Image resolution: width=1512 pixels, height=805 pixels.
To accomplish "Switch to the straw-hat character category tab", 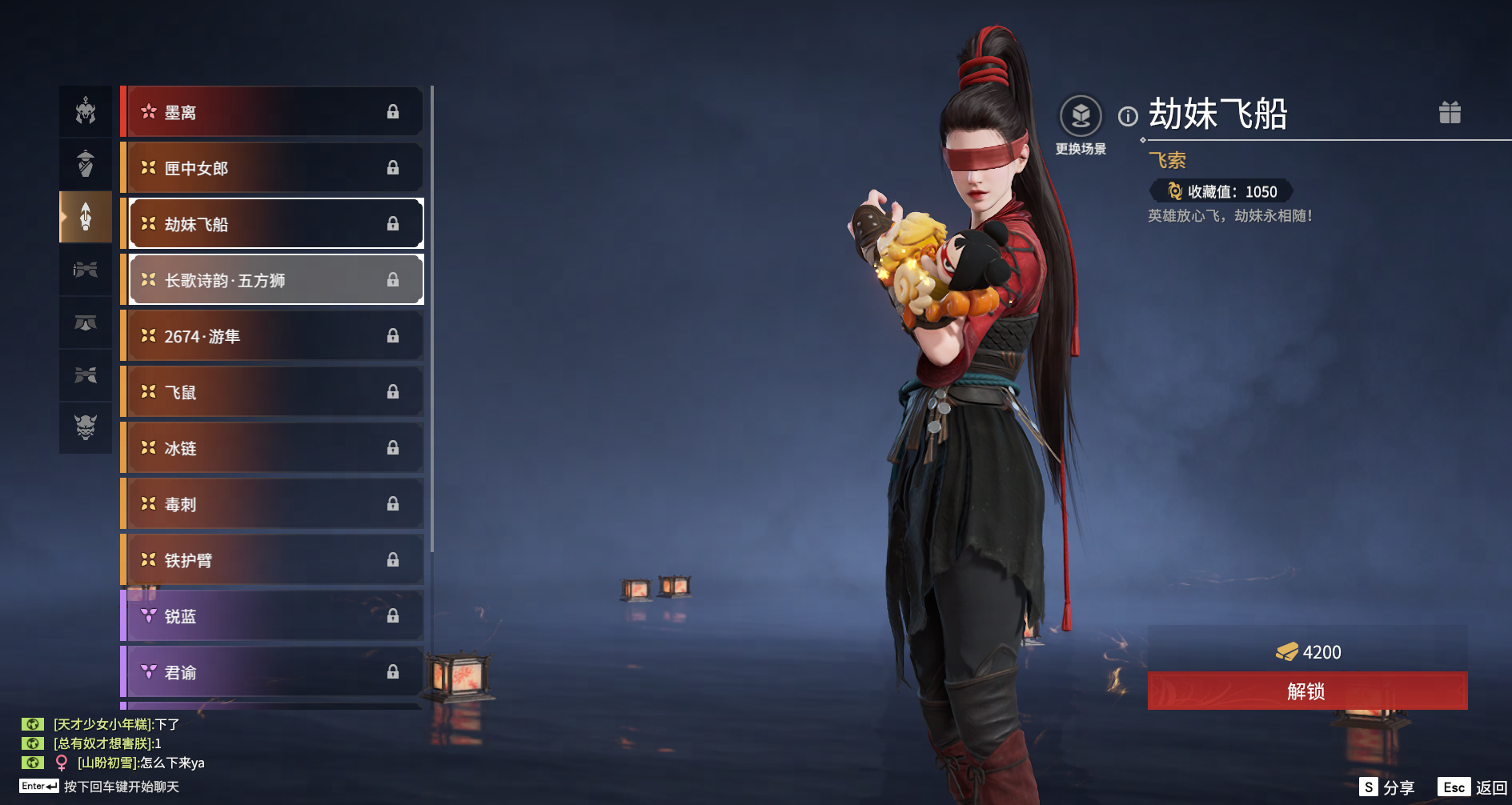I will (x=86, y=164).
